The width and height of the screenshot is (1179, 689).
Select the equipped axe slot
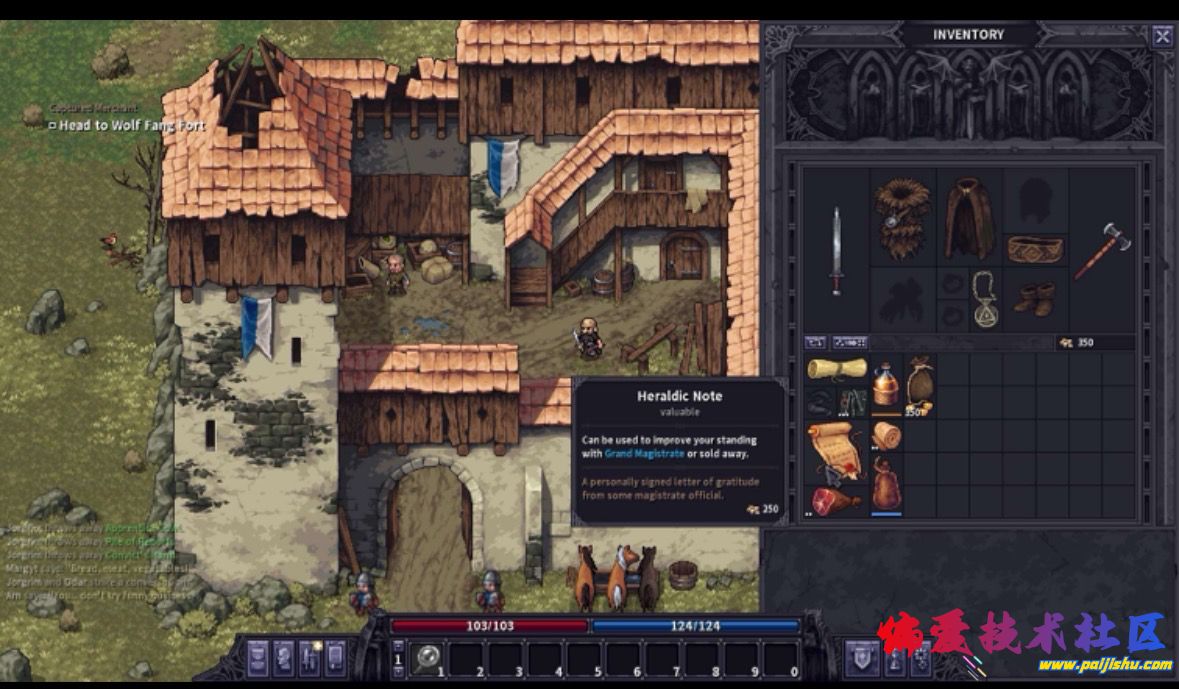[1101, 250]
